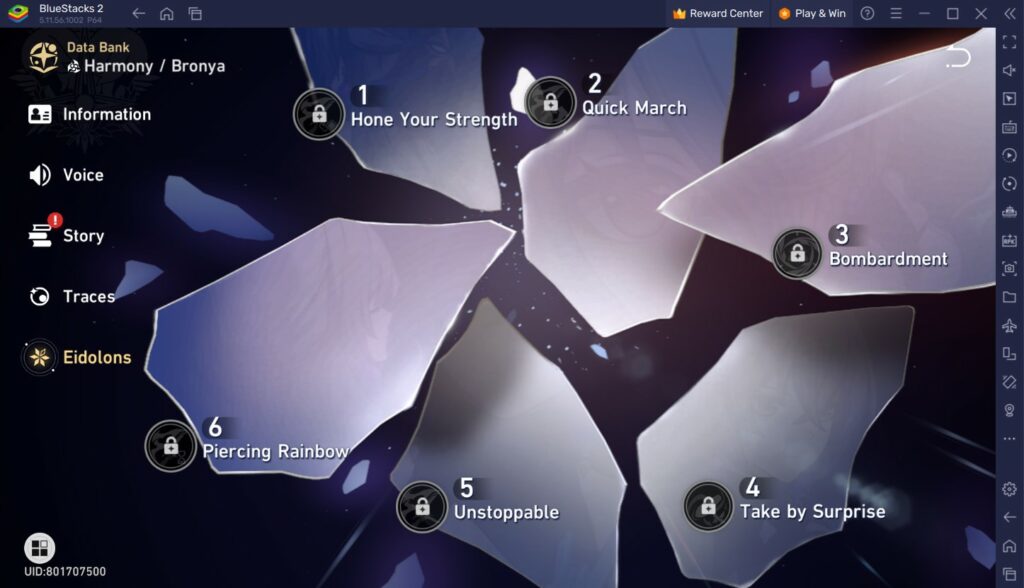Go back with the return arrow
This screenshot has width=1024, height=588.
point(958,57)
